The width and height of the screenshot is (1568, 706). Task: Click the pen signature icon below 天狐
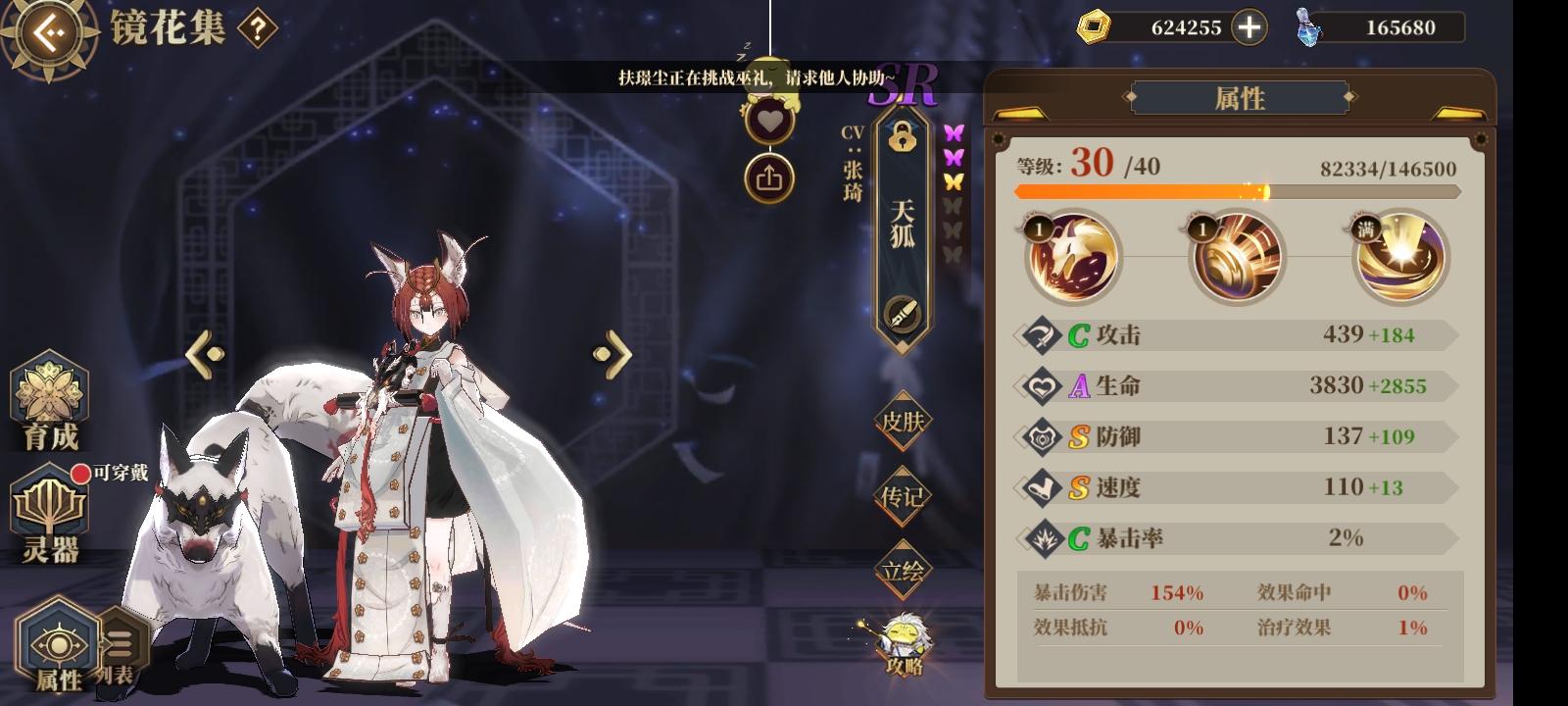(x=903, y=315)
